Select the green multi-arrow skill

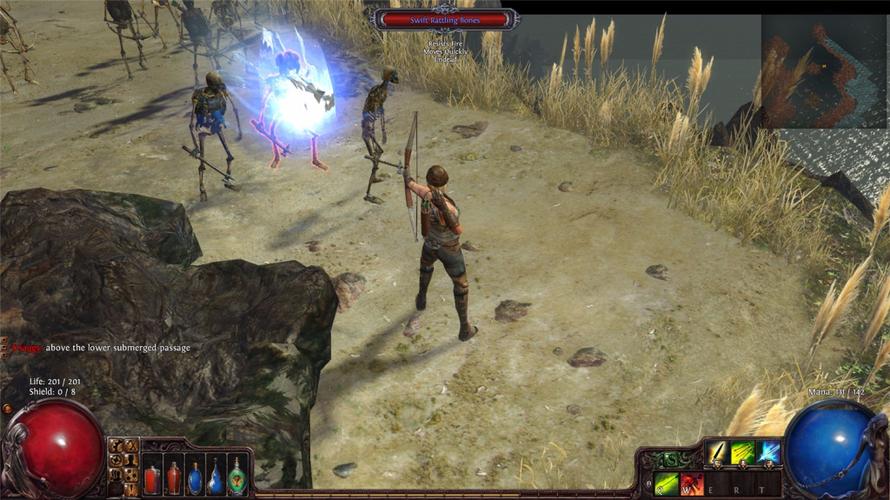[x=743, y=453]
